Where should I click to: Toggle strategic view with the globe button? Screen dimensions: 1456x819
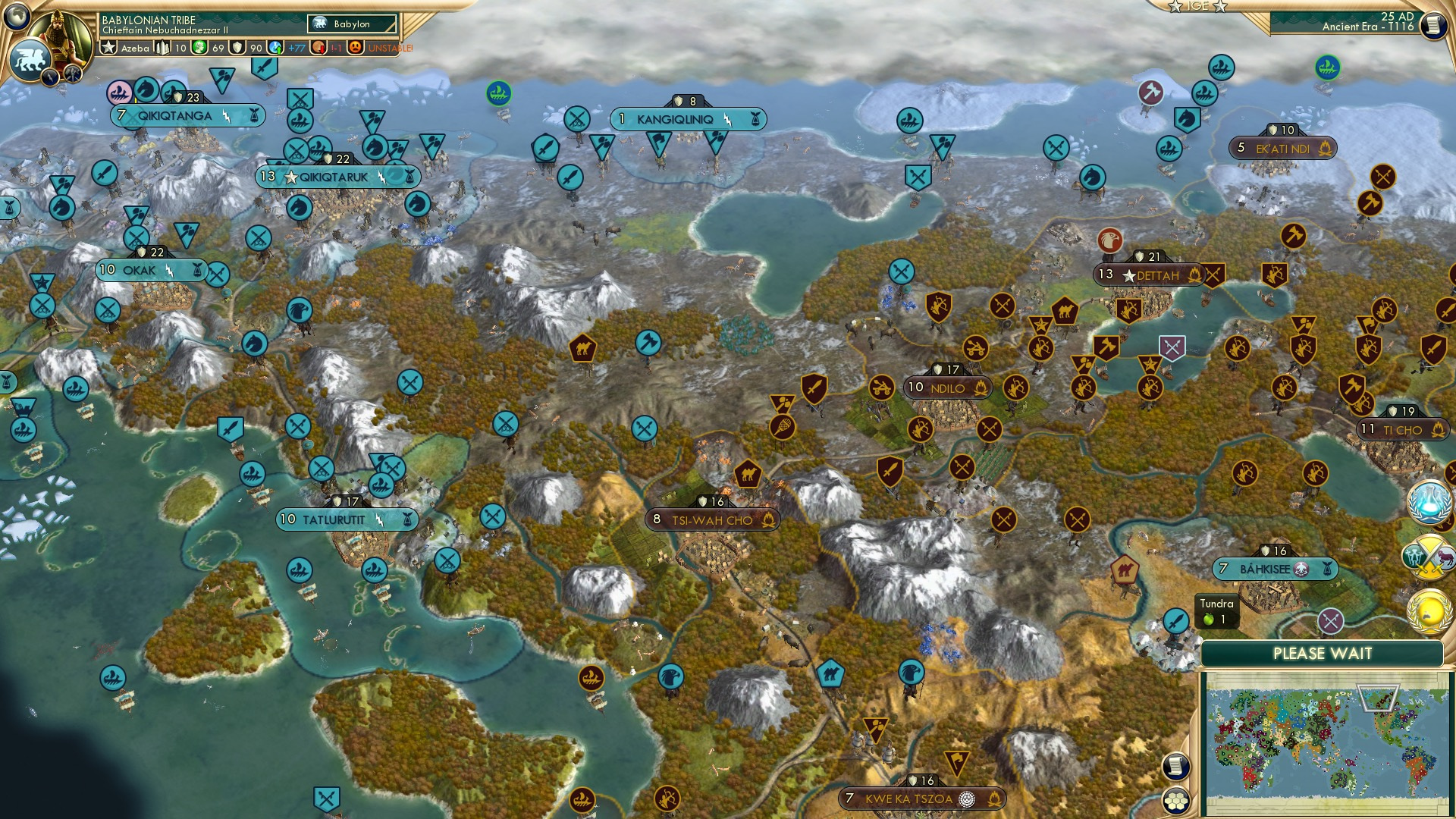click(x=17, y=15)
